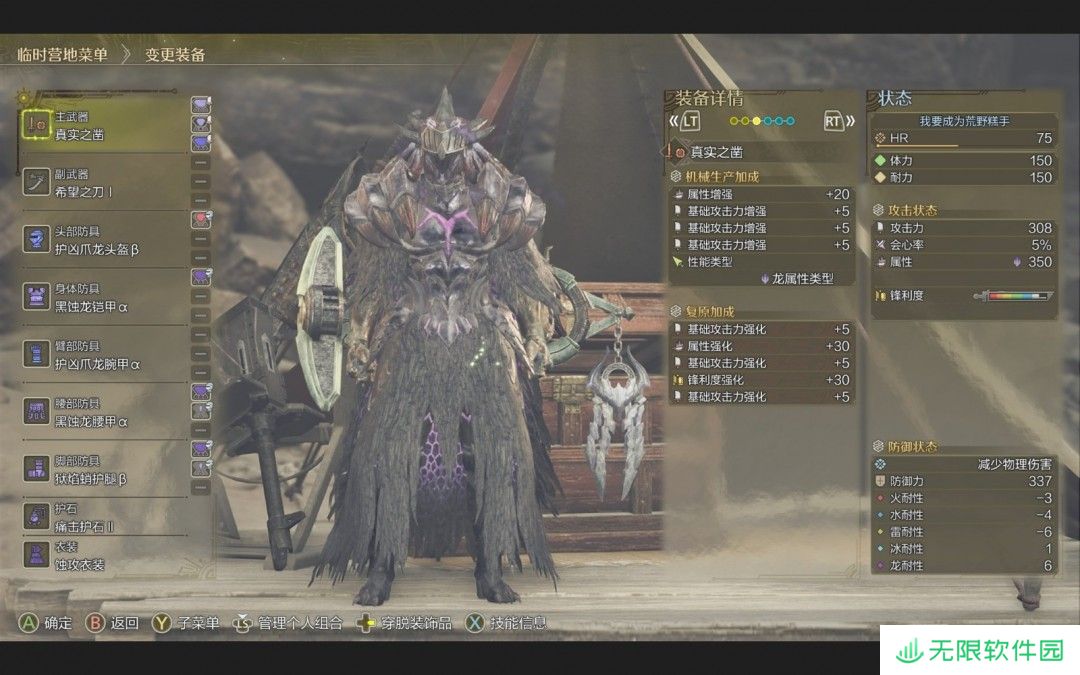Choose the head armor slot 头部防具
This screenshot has width=1080, height=675.
[x=100, y=240]
